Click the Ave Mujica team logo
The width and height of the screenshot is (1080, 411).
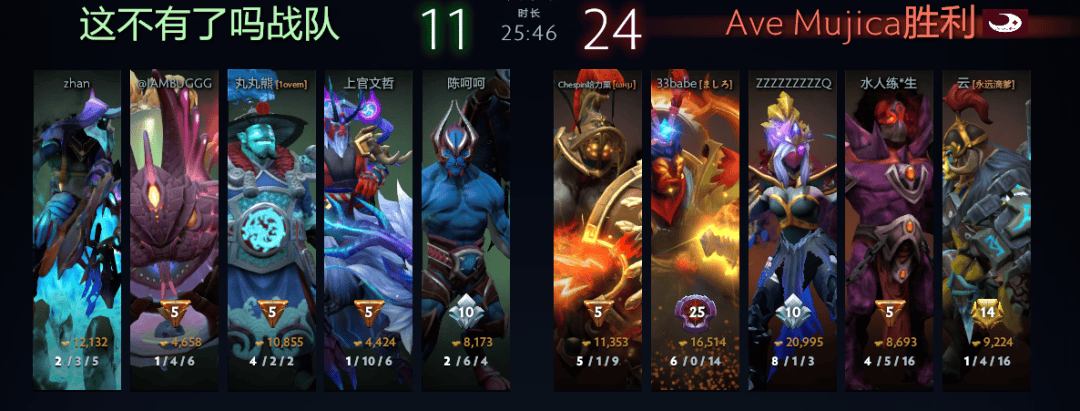[1004, 24]
